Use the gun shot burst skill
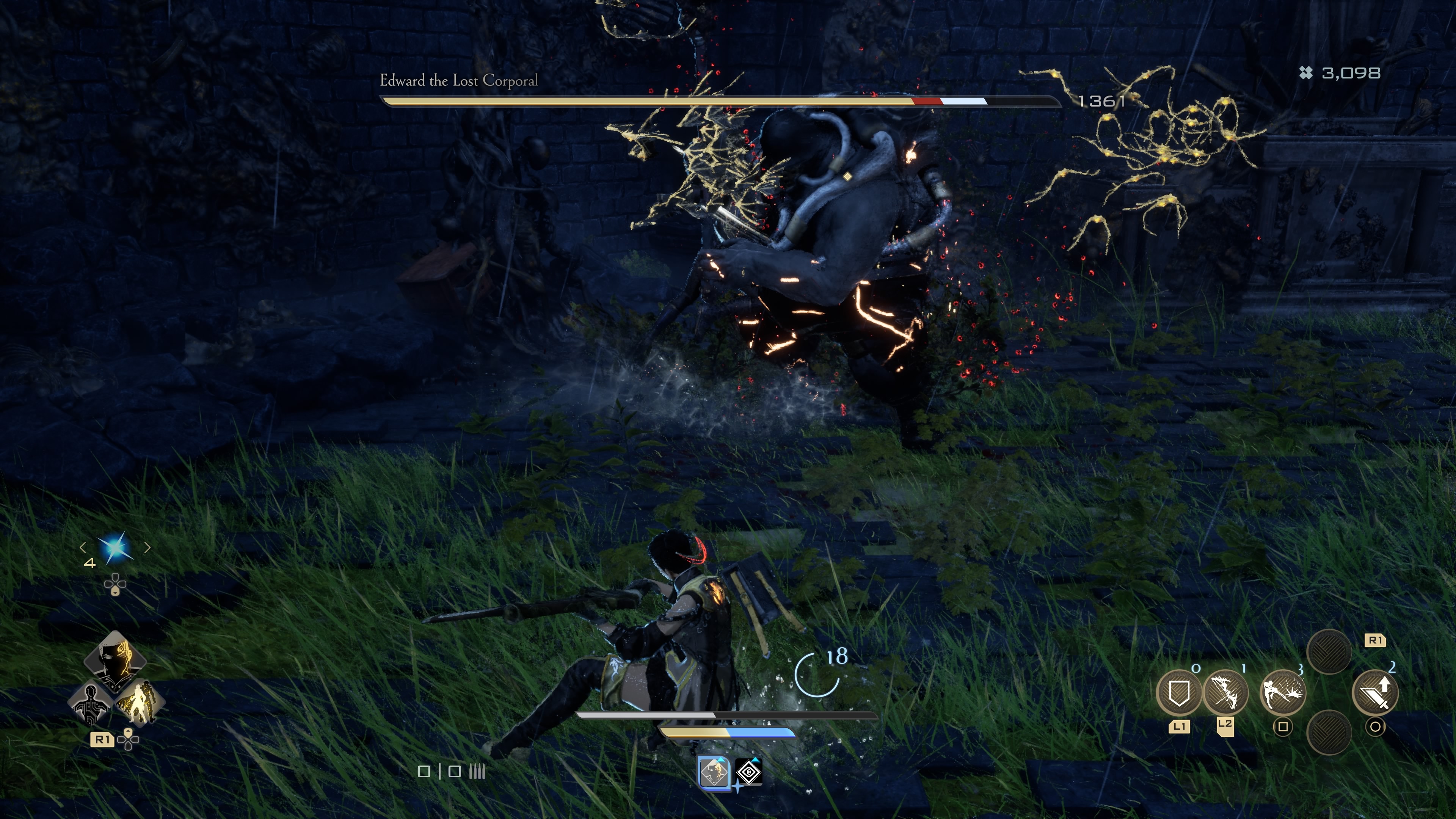 [1282, 692]
